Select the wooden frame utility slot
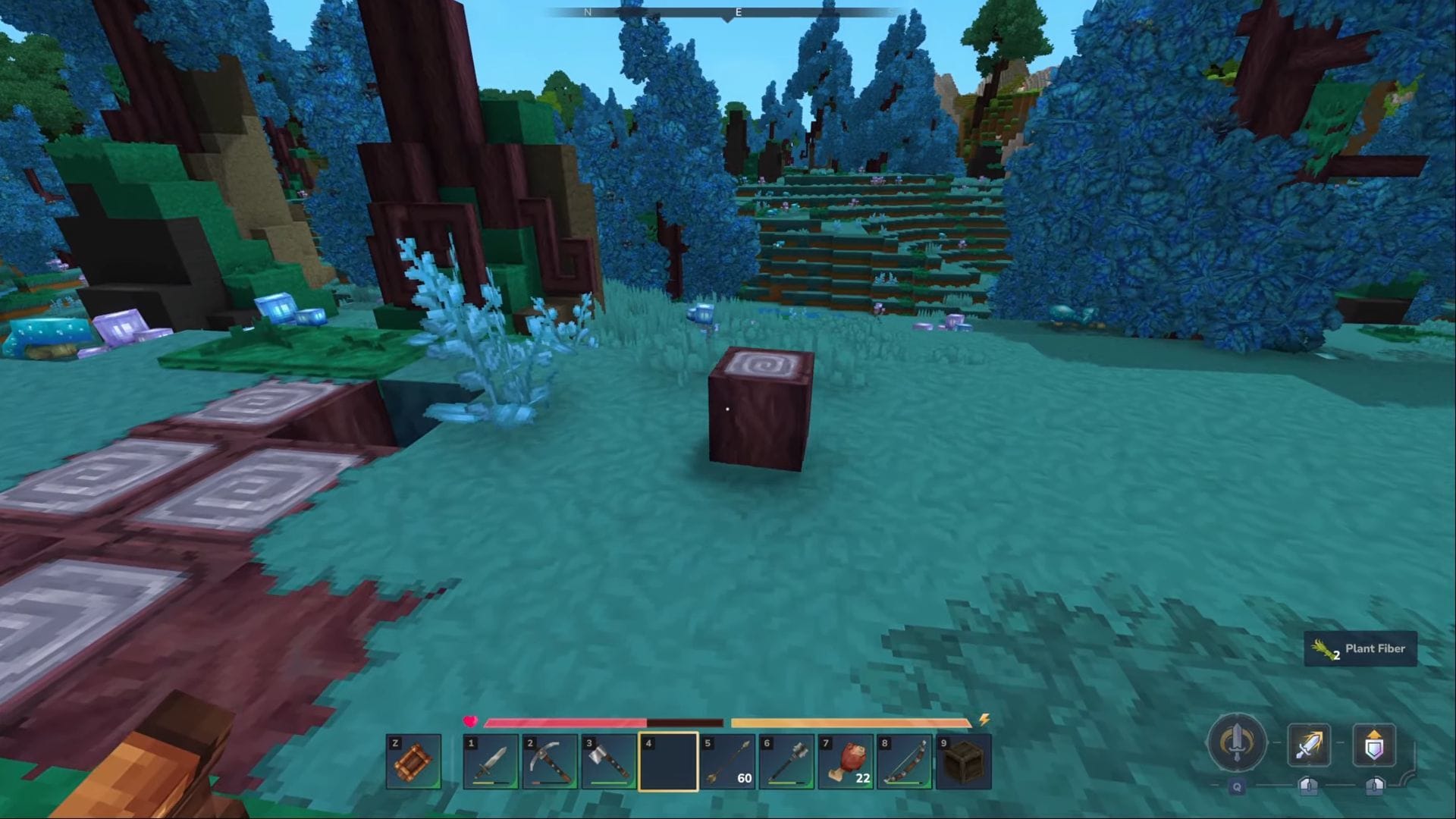Viewport: 1456px width, 819px height. pyautogui.click(x=413, y=762)
